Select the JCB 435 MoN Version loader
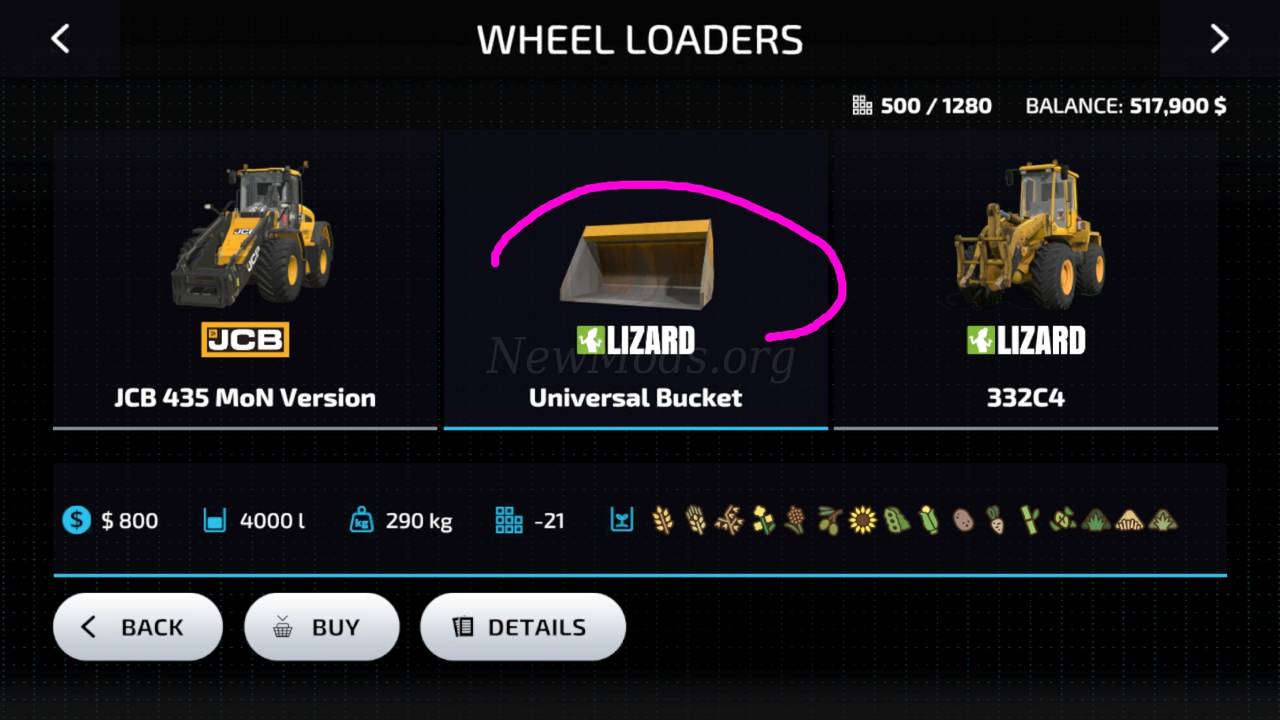Screen dimensions: 1280x720 [x=245, y=280]
